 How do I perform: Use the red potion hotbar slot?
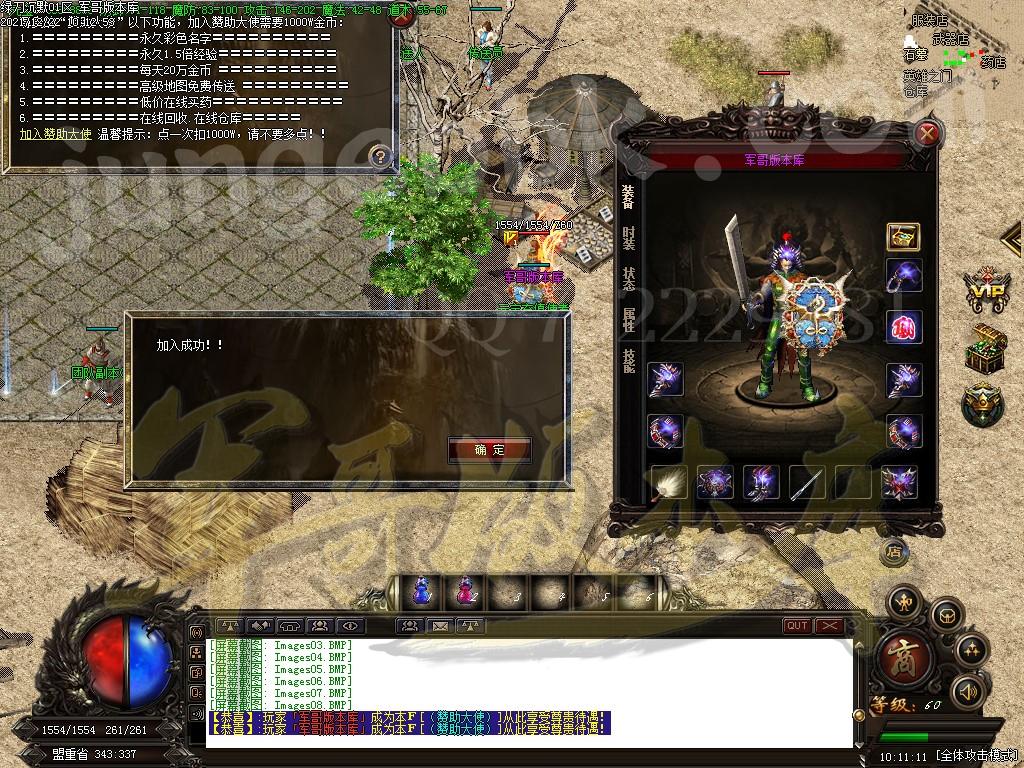point(464,592)
